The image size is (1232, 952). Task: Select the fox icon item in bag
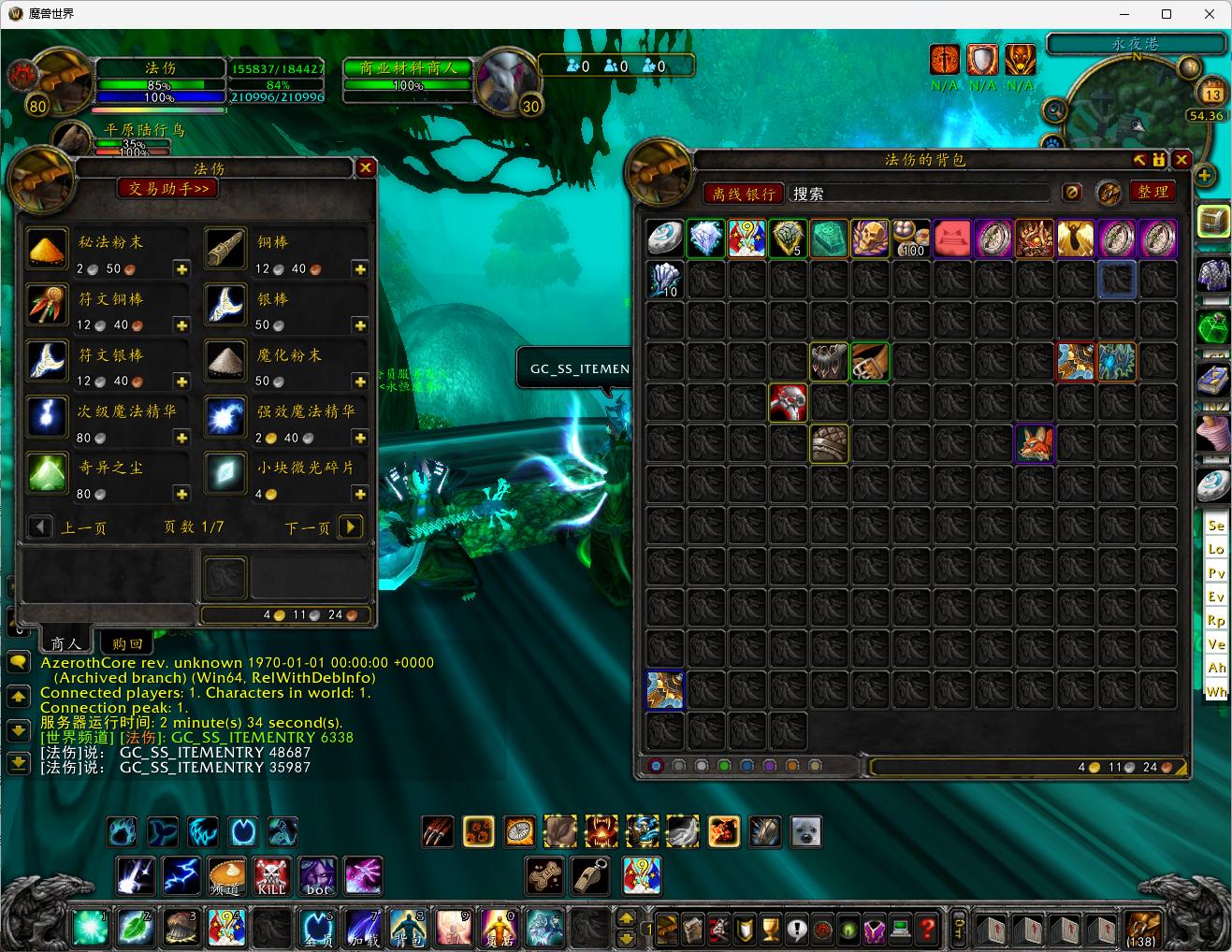pos(1035,443)
